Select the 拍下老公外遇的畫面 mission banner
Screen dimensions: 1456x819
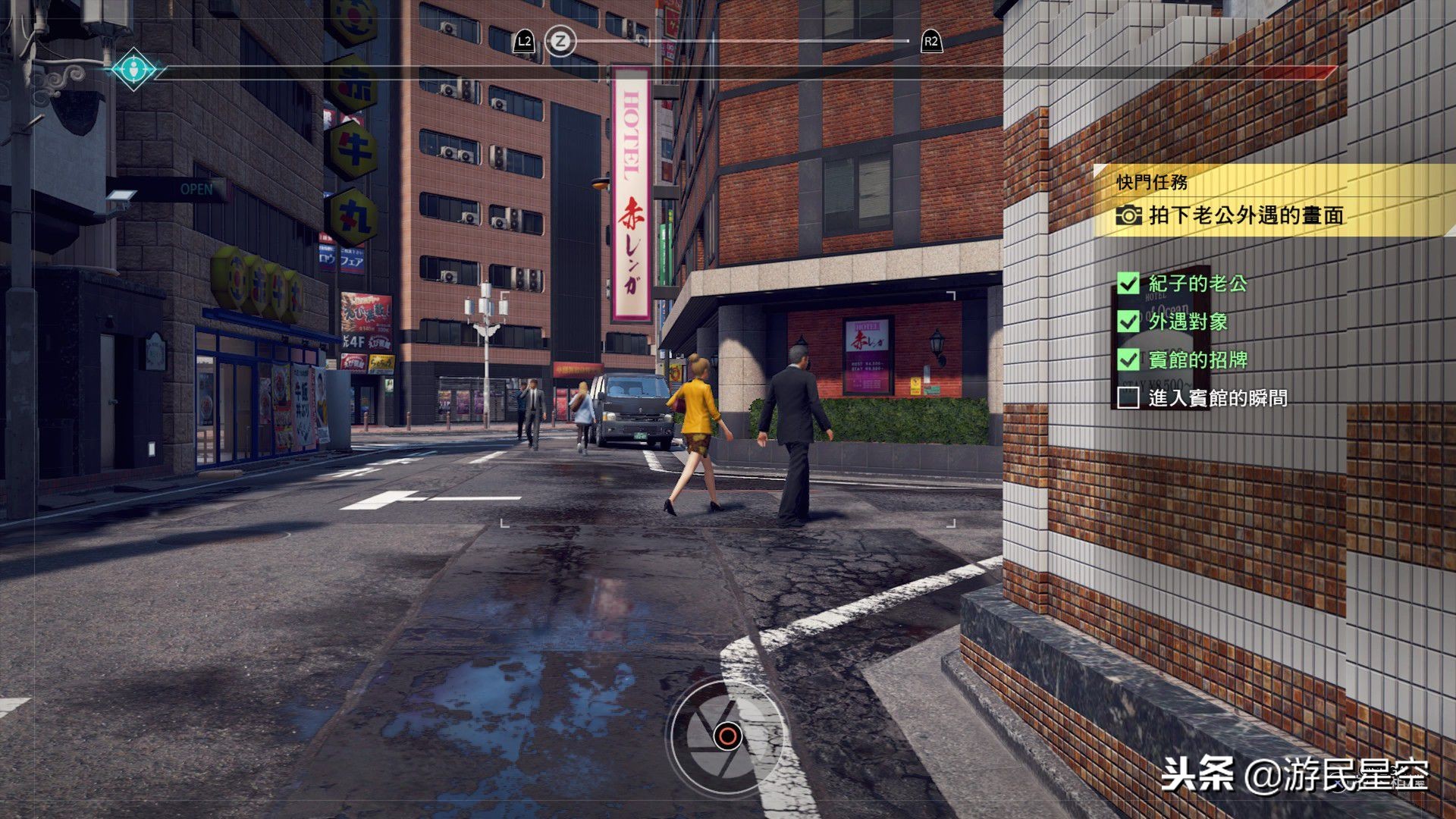tap(1245, 215)
